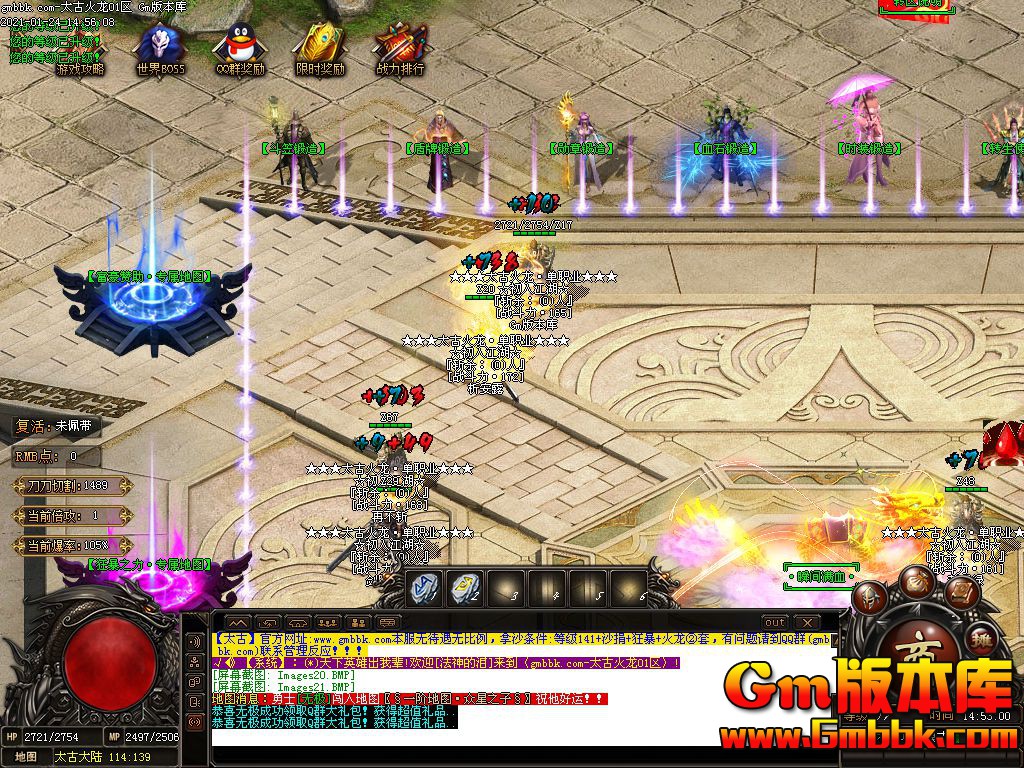Use the second yellow rune stone slot
This screenshot has height=768, width=1024.
[x=466, y=588]
